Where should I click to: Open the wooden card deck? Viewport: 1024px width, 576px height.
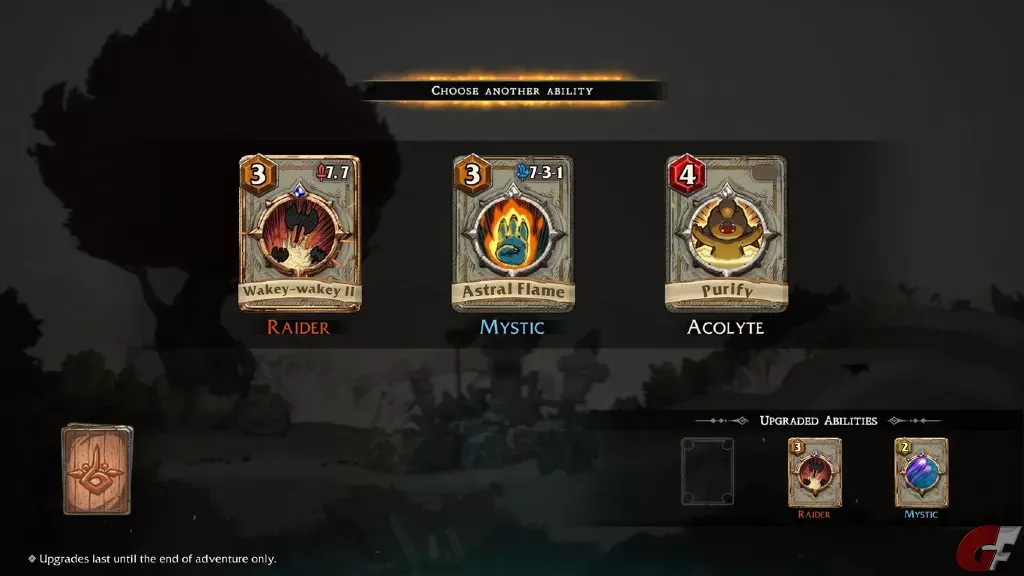[97, 469]
